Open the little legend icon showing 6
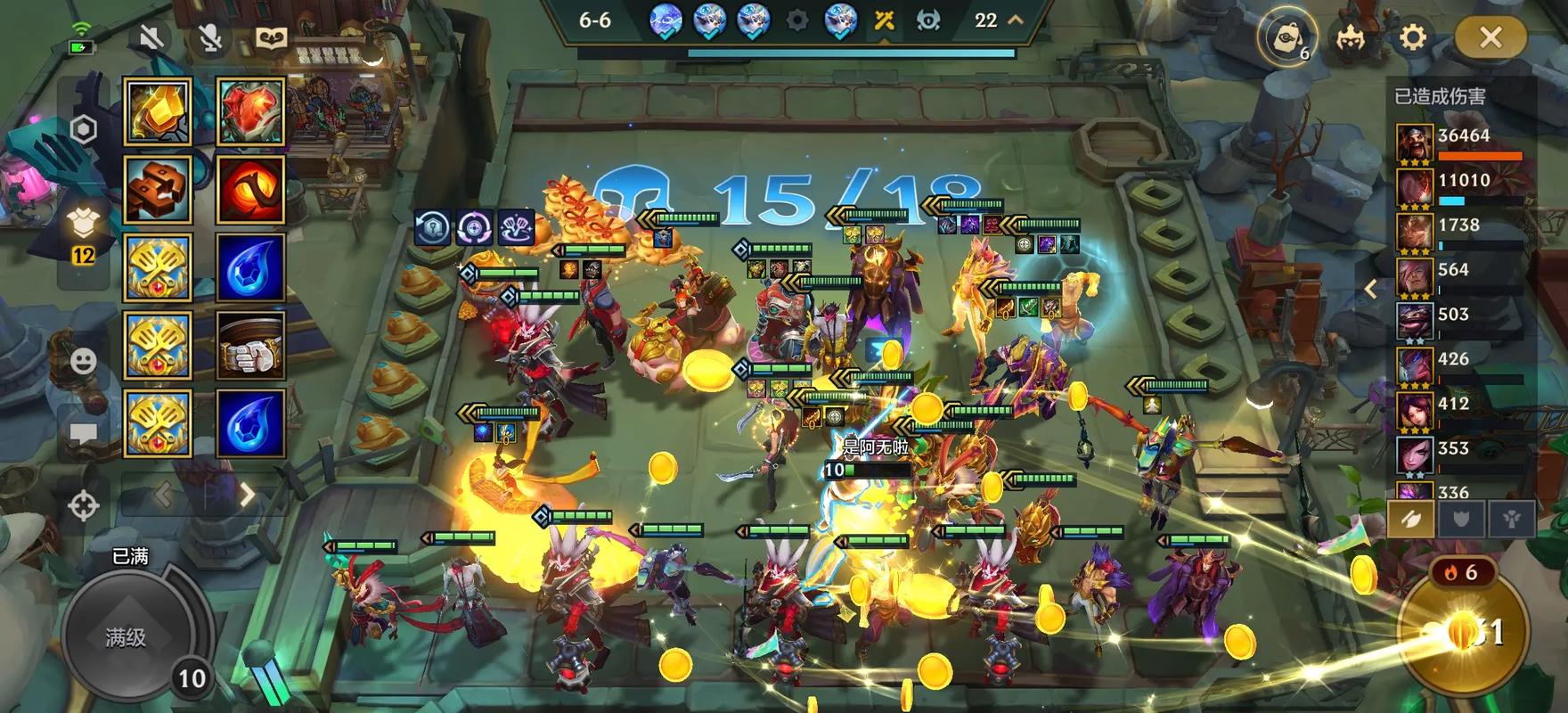Screen dimensions: 1568x713 click(x=1286, y=39)
